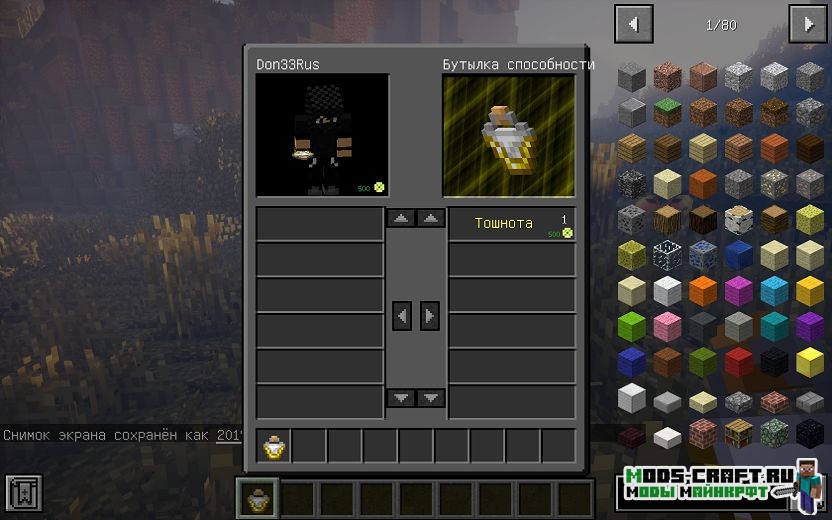Image resolution: width=832 pixels, height=520 pixels.
Task: Choose the lime green wool block
Action: pos(632,326)
